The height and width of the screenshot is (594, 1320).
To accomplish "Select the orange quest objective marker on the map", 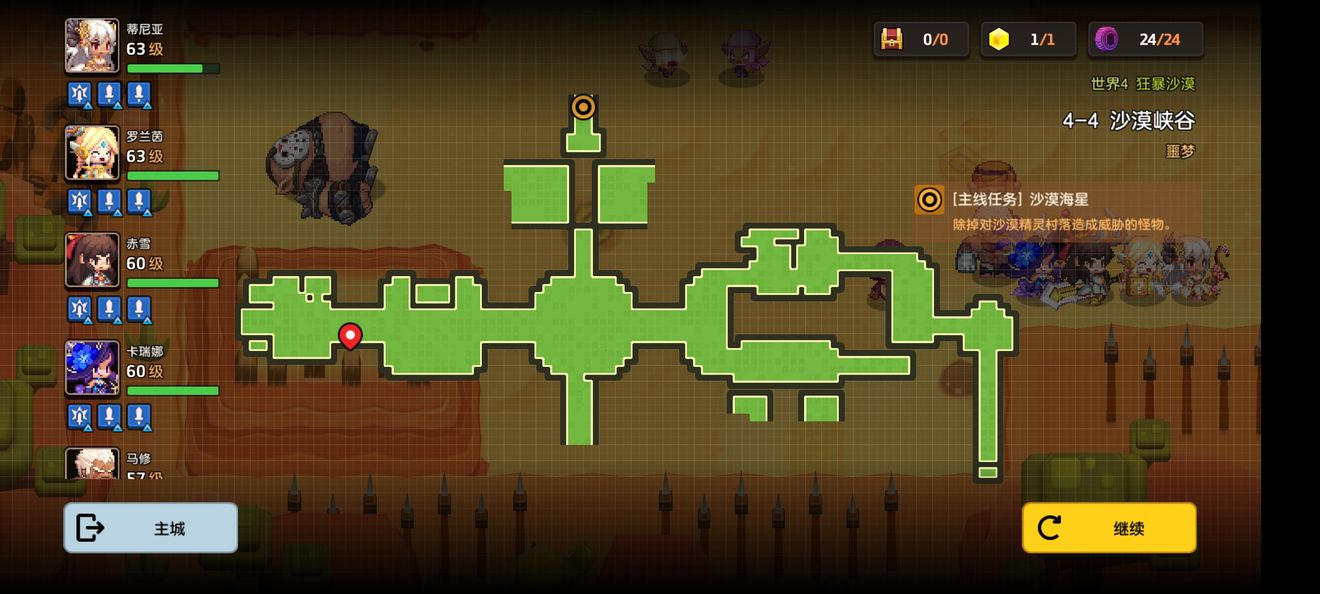I will coord(583,107).
